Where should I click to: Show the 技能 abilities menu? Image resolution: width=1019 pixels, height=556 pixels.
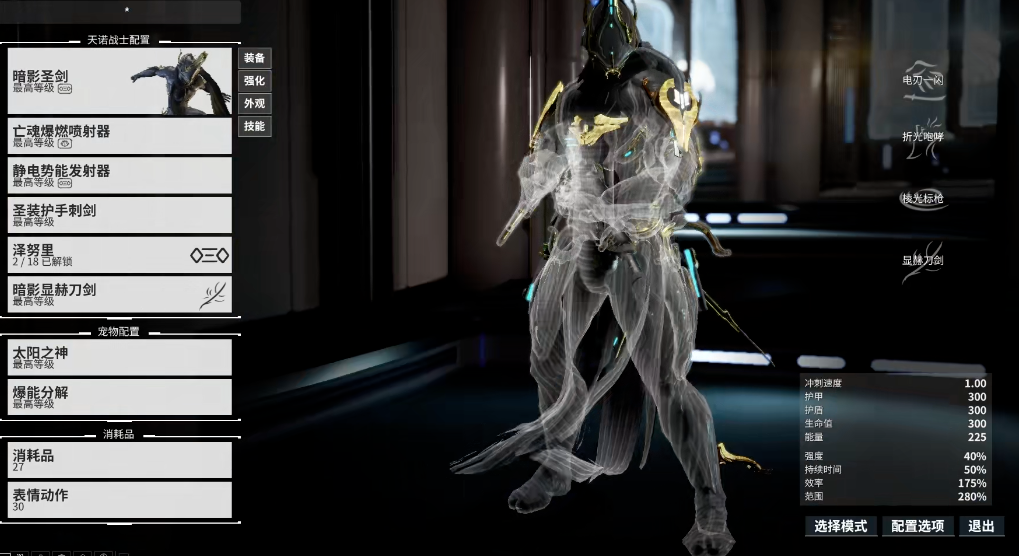click(x=254, y=127)
